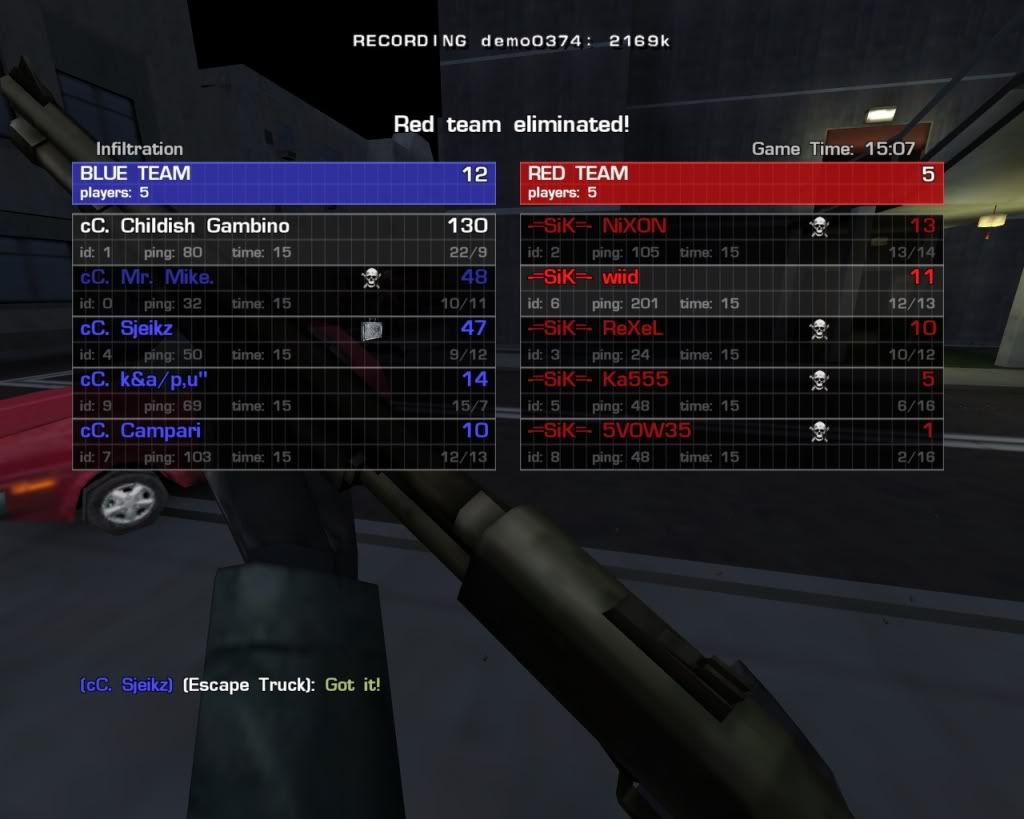The height and width of the screenshot is (819, 1024).
Task: Select the =SiK= NiXON player row
Action: [x=731, y=239]
